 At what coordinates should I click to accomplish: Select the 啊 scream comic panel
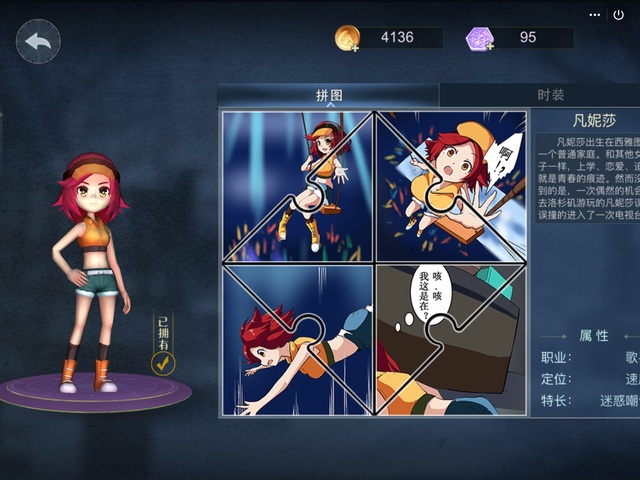(450, 186)
